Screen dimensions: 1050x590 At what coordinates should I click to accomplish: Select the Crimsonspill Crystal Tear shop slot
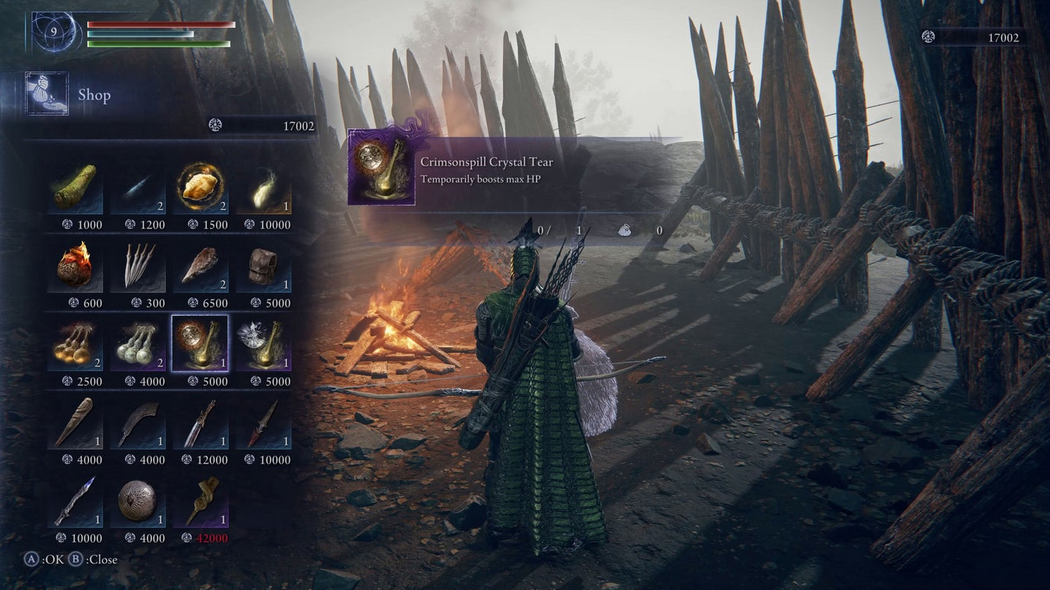(199, 344)
